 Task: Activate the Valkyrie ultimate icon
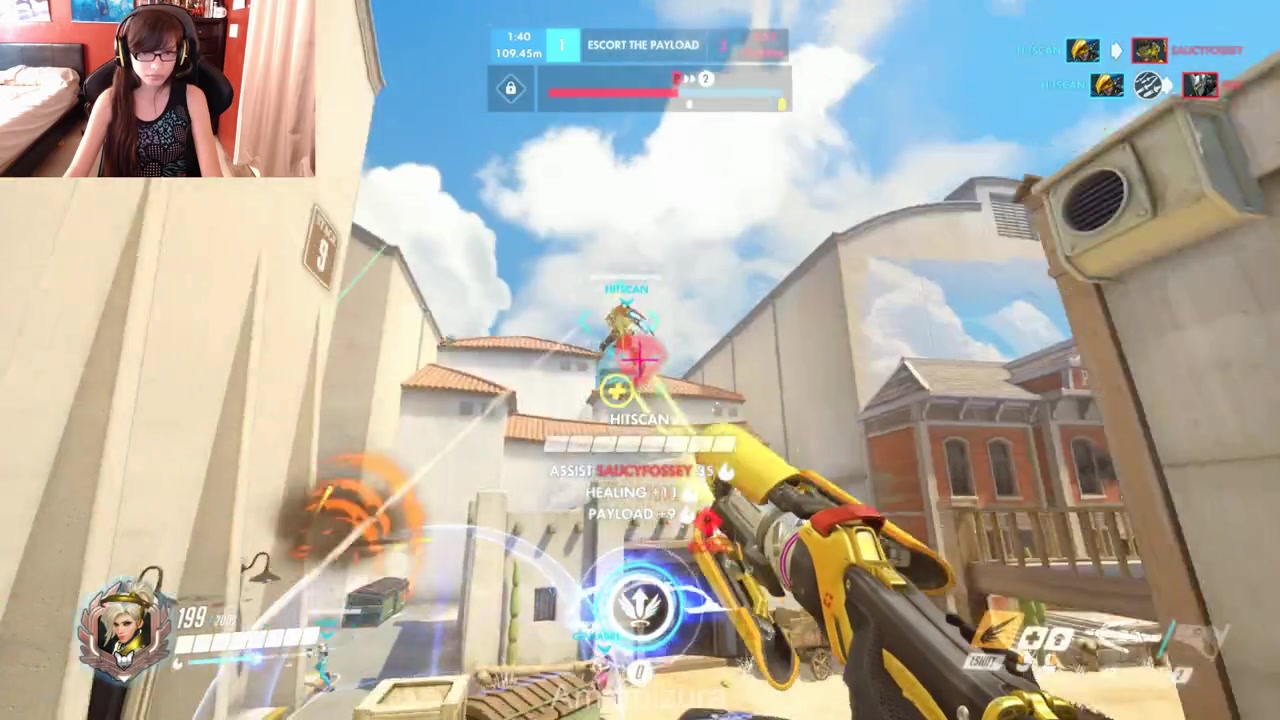(638, 604)
